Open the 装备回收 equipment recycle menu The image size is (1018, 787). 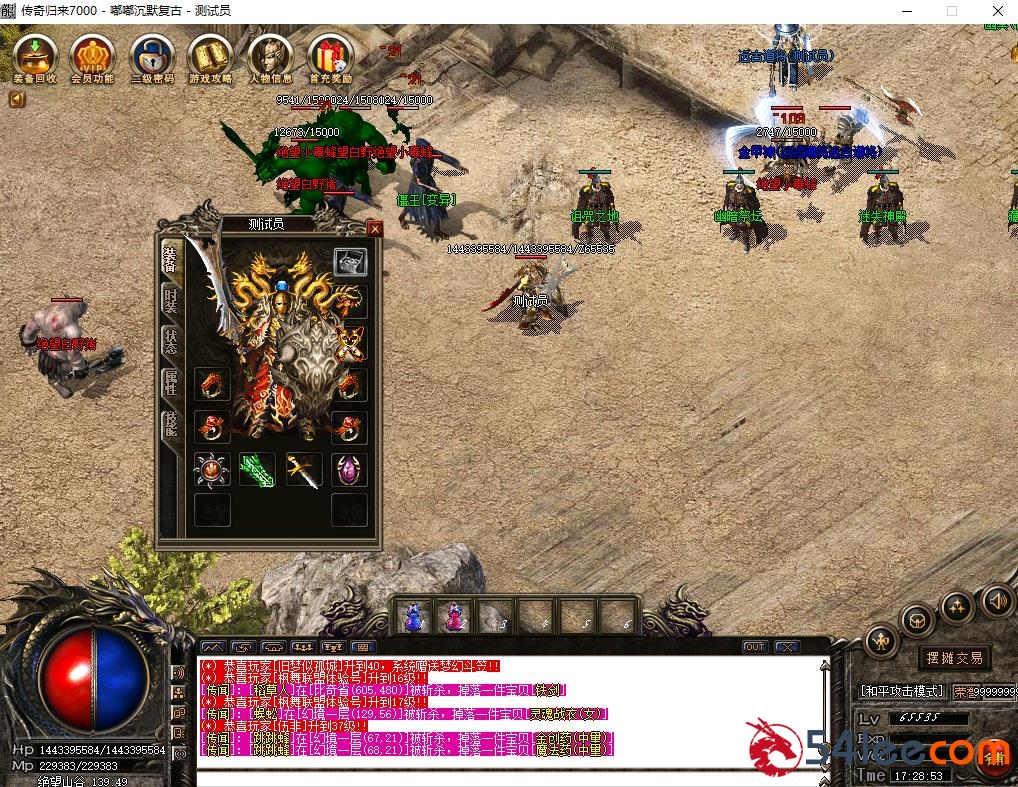(35, 57)
